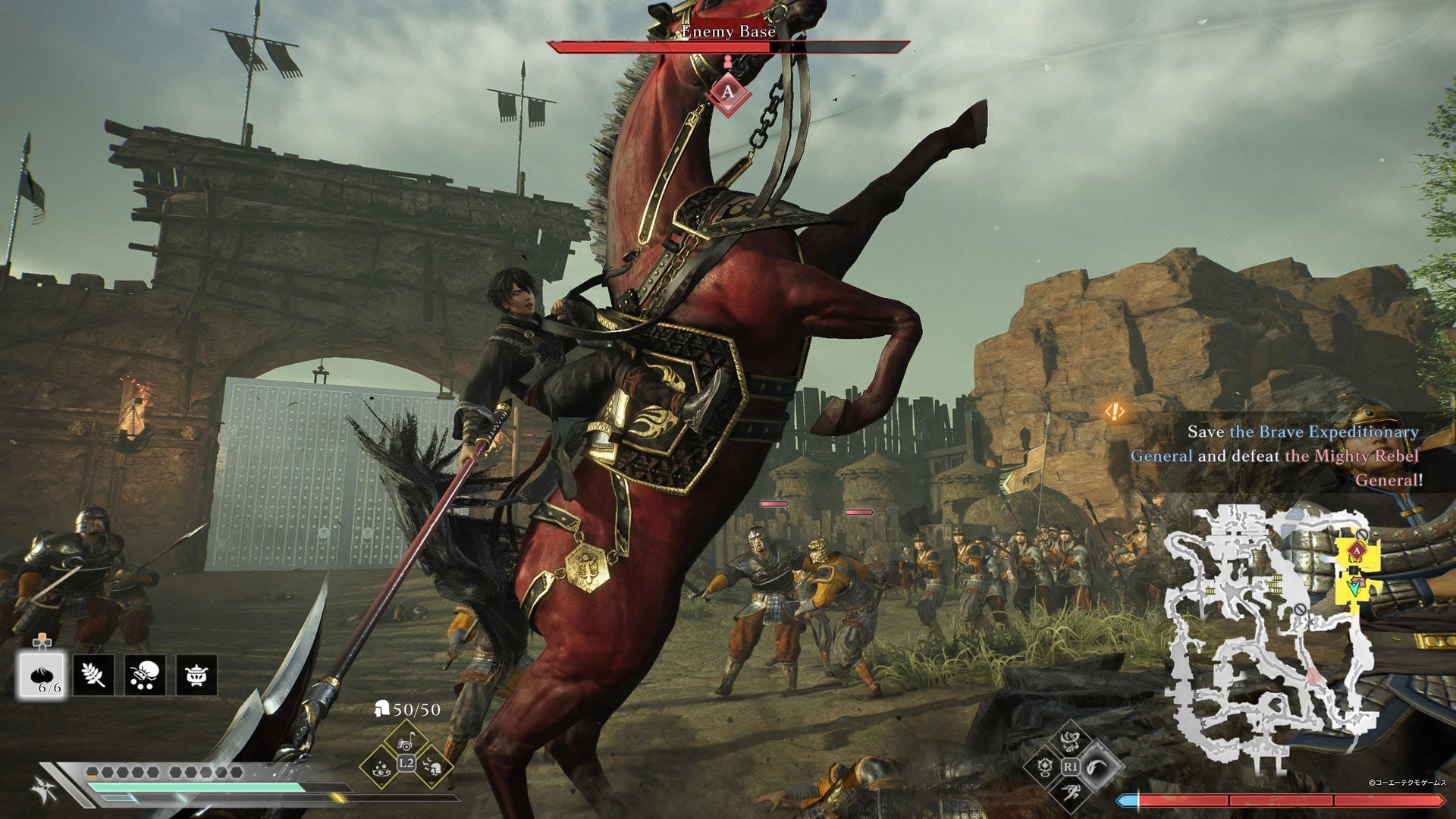
Task: Select the medicine beetle item icon
Action: (144, 675)
